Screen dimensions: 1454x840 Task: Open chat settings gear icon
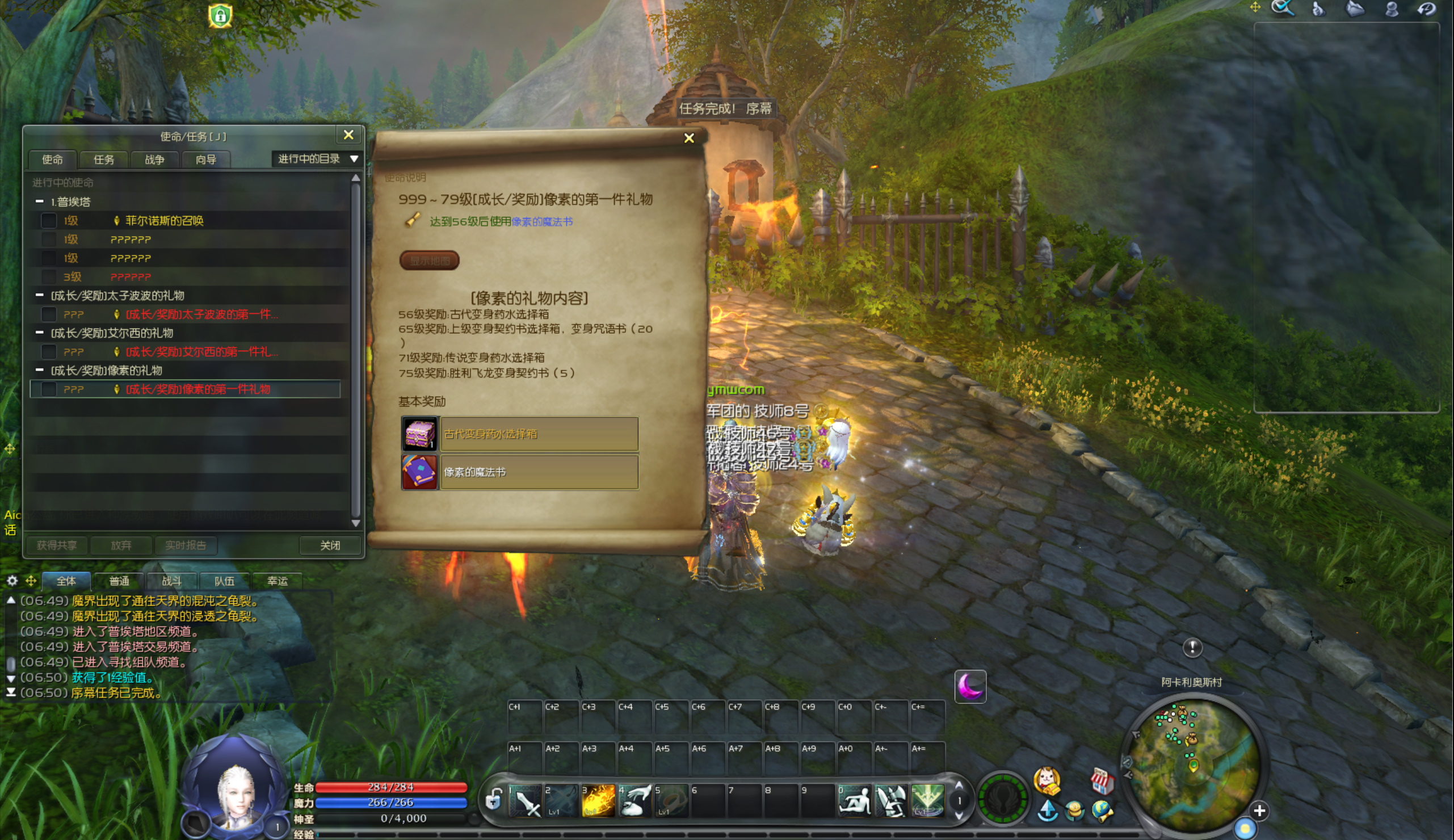tap(12, 581)
